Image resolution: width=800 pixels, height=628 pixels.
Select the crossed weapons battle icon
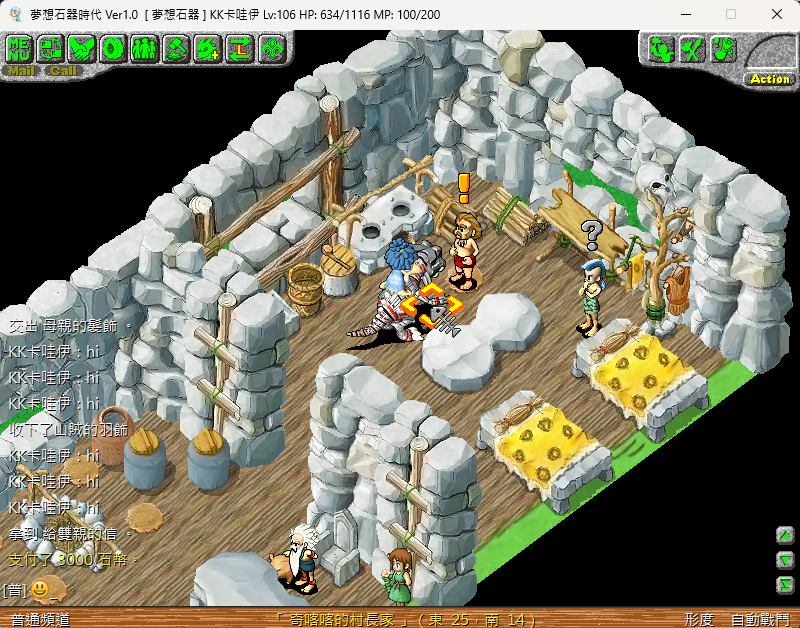pos(692,48)
